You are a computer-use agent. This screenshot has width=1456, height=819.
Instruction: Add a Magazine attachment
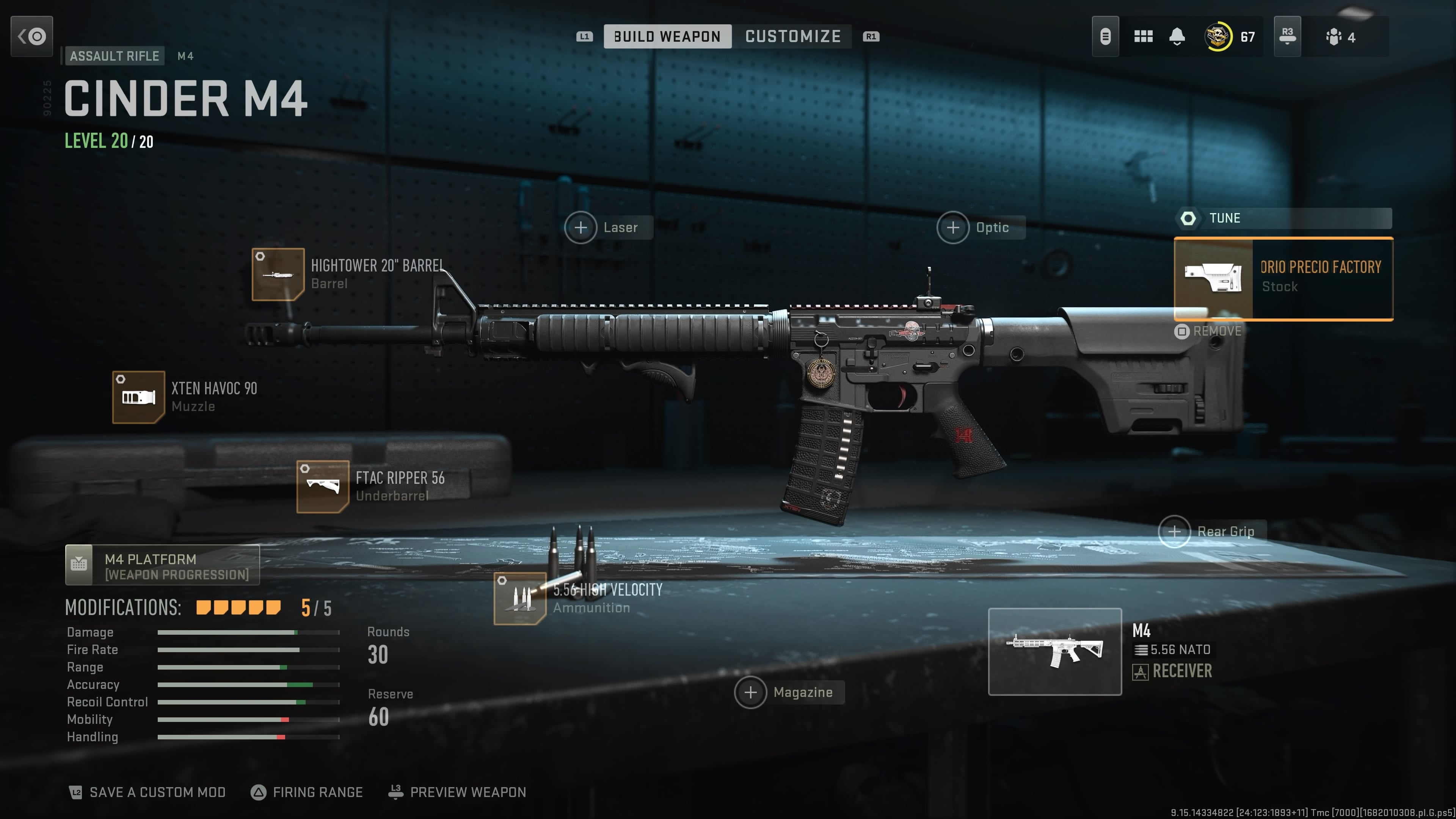[x=751, y=692]
